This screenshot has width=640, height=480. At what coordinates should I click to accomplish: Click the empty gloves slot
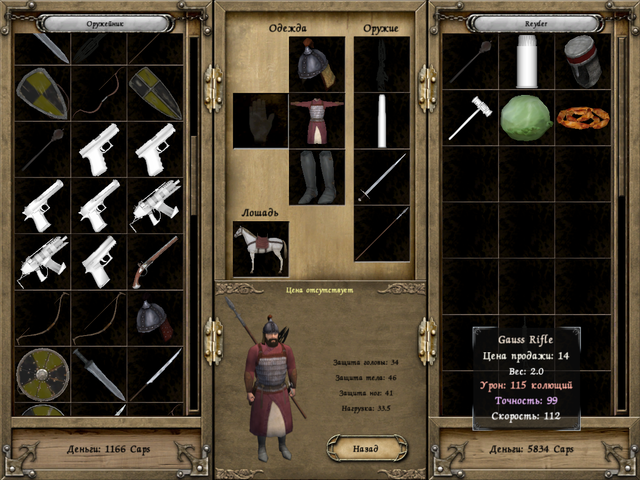pyautogui.click(x=260, y=120)
